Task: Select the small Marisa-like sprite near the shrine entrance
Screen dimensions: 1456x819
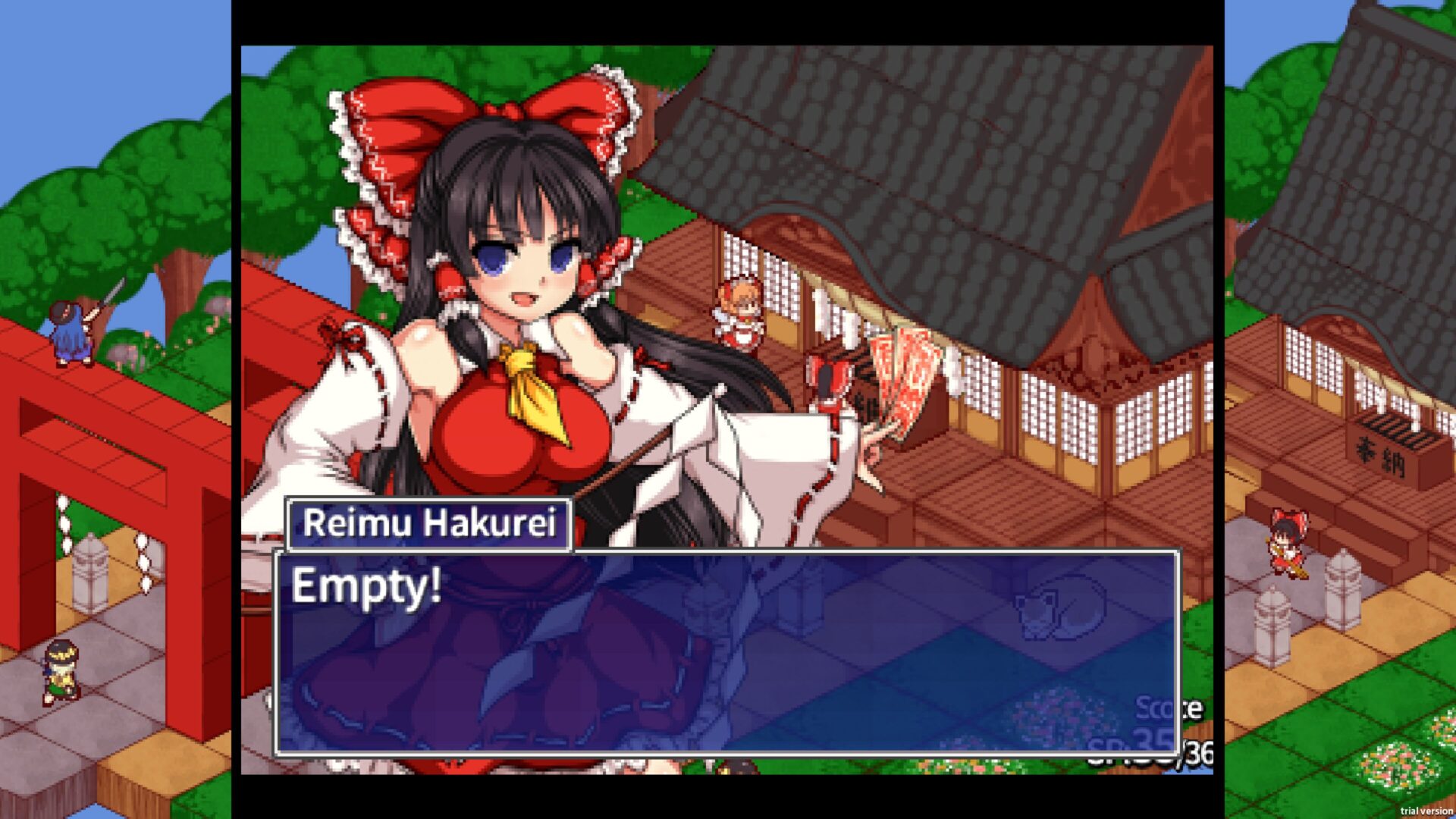Action: coord(739,311)
